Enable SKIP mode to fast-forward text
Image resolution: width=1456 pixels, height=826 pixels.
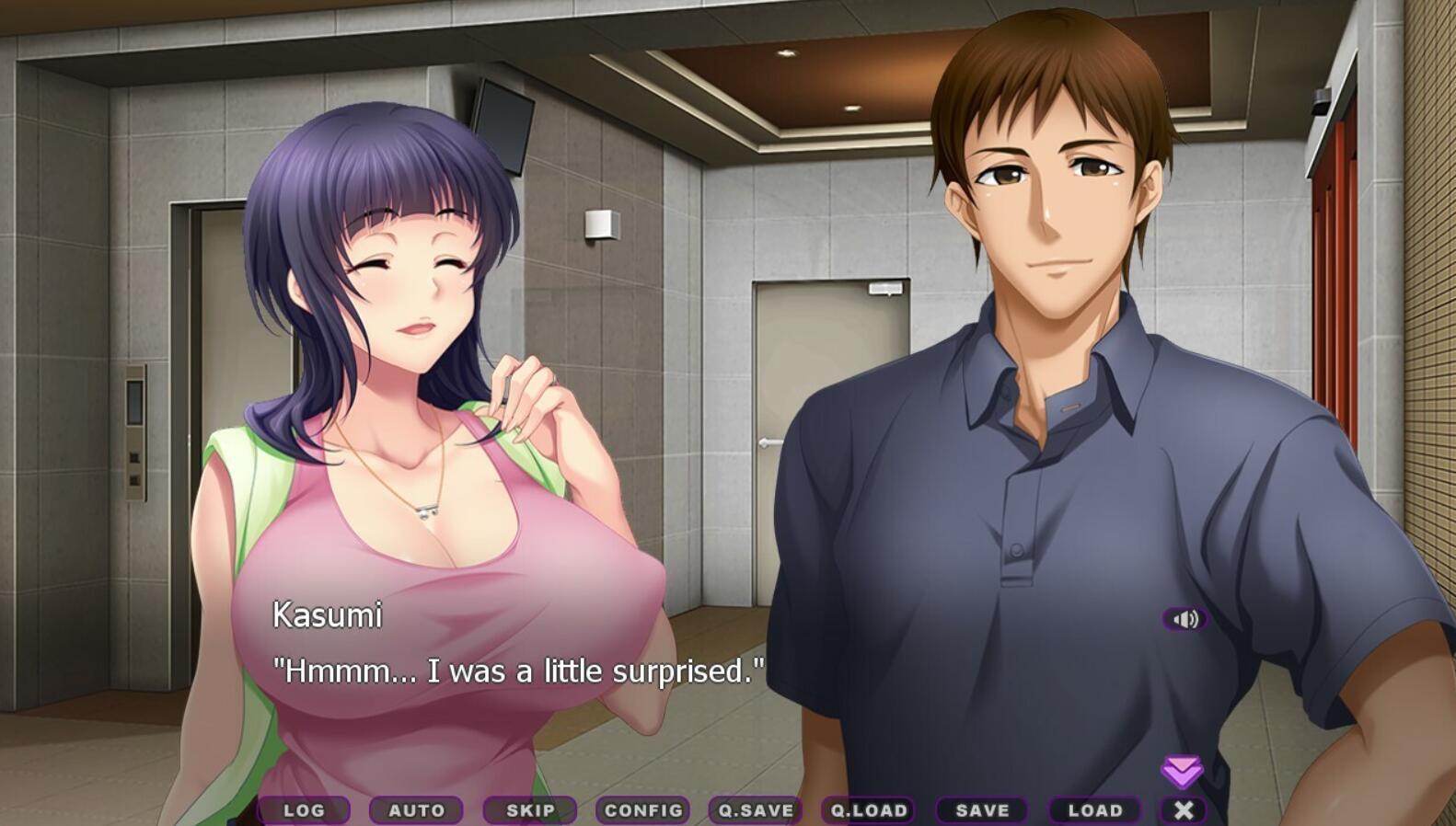tap(529, 810)
